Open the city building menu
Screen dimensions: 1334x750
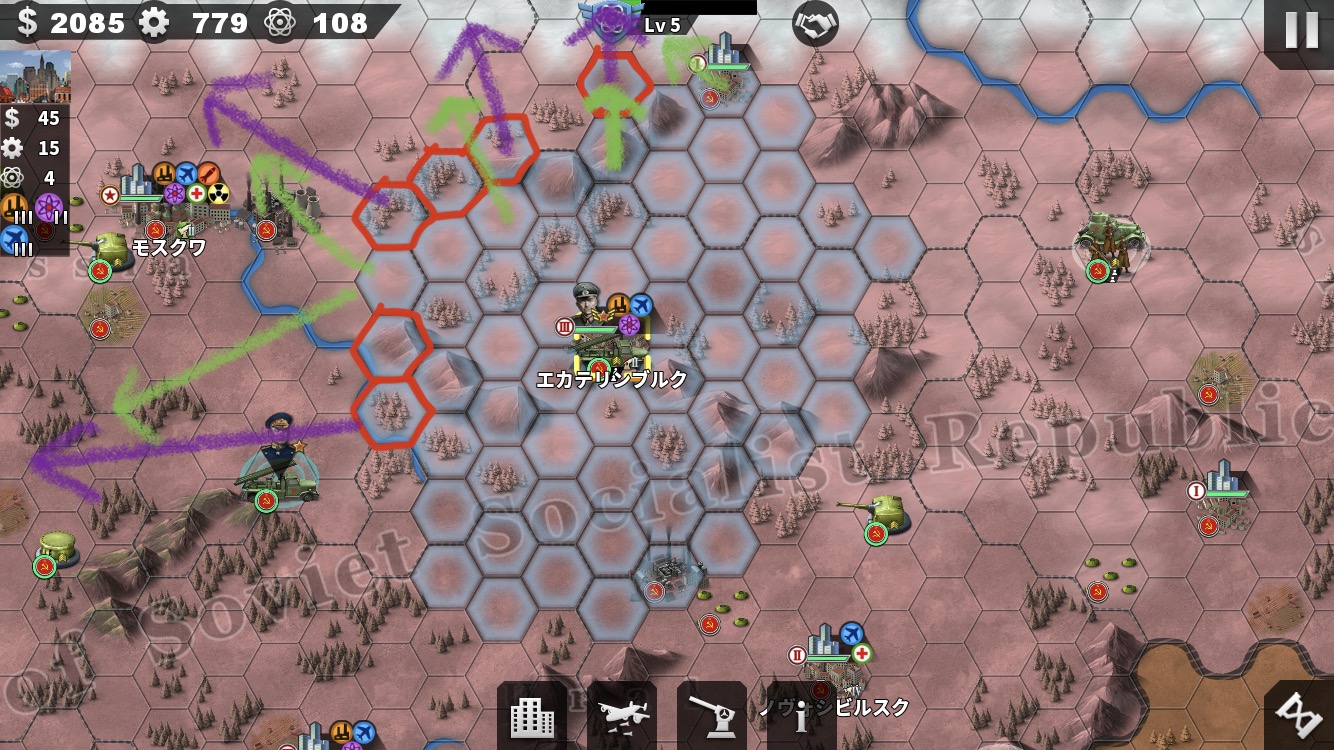pos(532,716)
